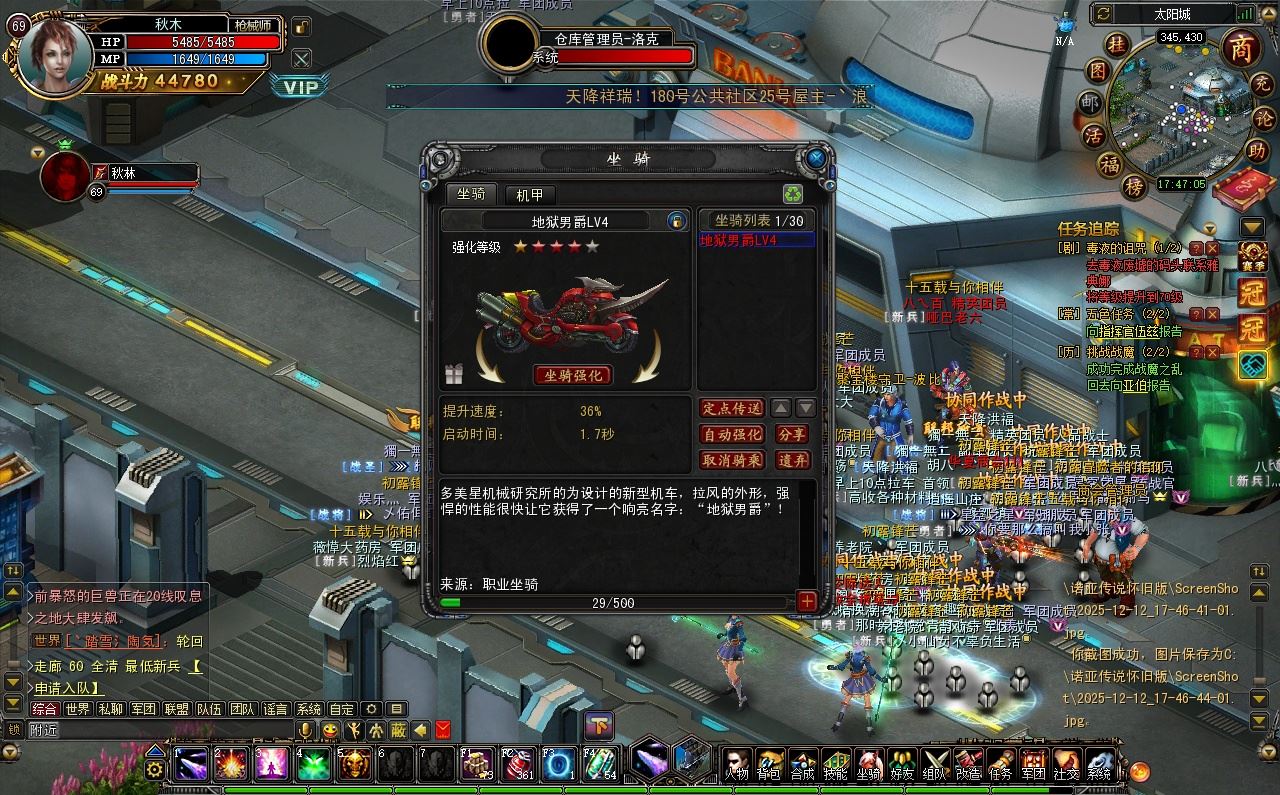Click the 坐骑强化 upgrade button
Viewport: 1280px width, 795px height.
click(x=573, y=375)
